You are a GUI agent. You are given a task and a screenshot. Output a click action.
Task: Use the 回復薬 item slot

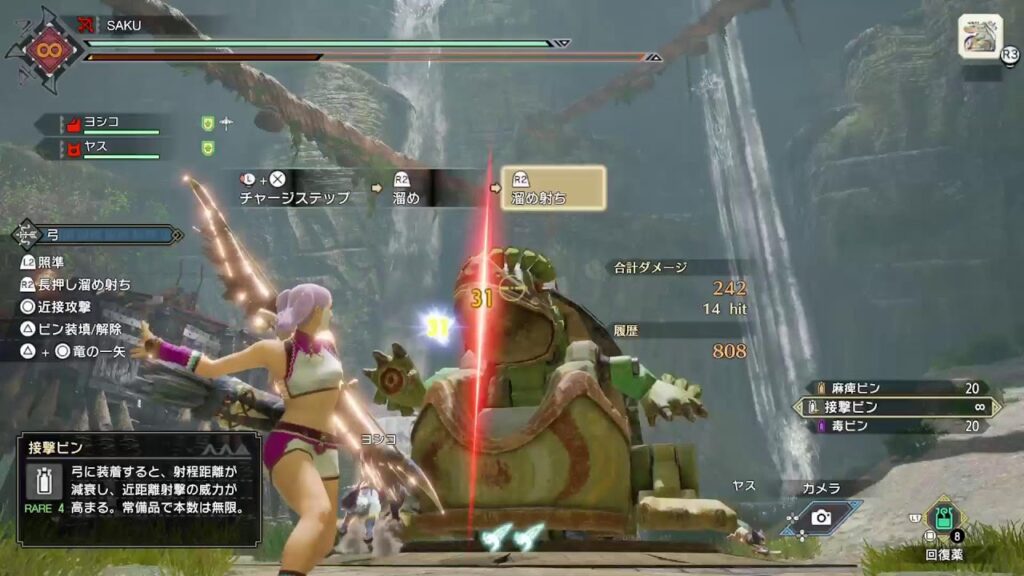pyautogui.click(x=942, y=517)
